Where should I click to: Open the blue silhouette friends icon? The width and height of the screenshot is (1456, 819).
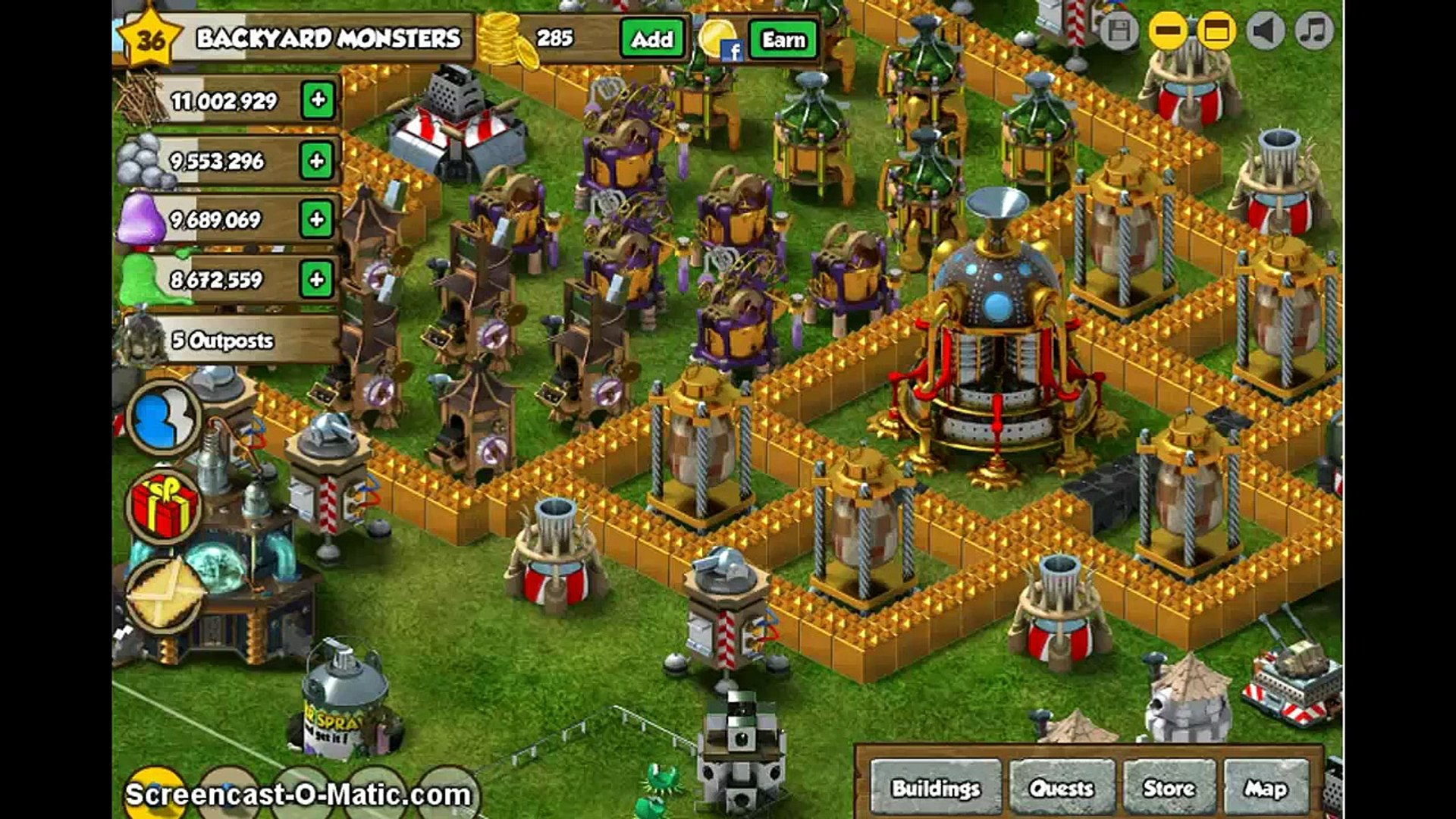(163, 418)
